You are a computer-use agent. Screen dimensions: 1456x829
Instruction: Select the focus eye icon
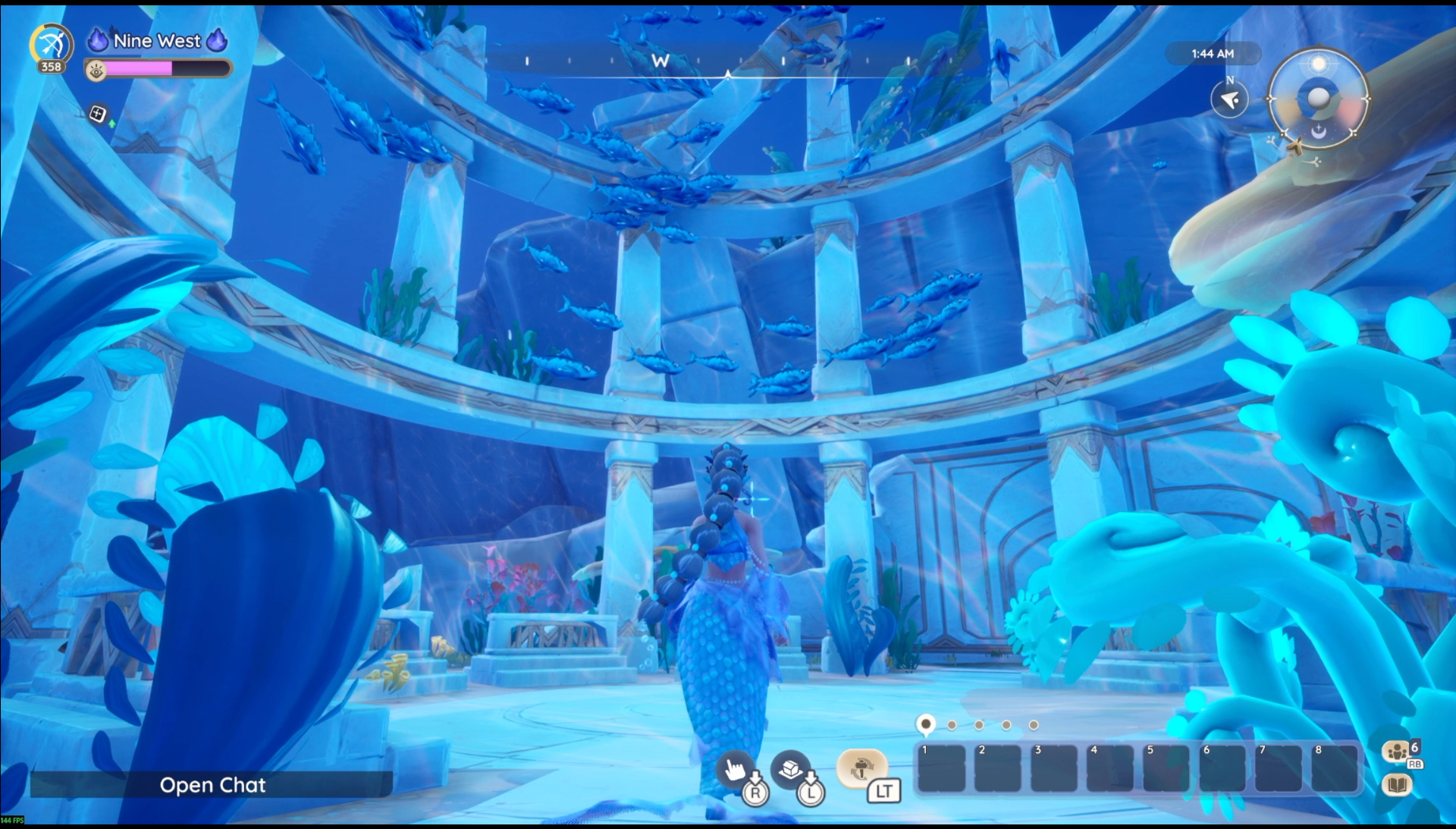click(96, 71)
